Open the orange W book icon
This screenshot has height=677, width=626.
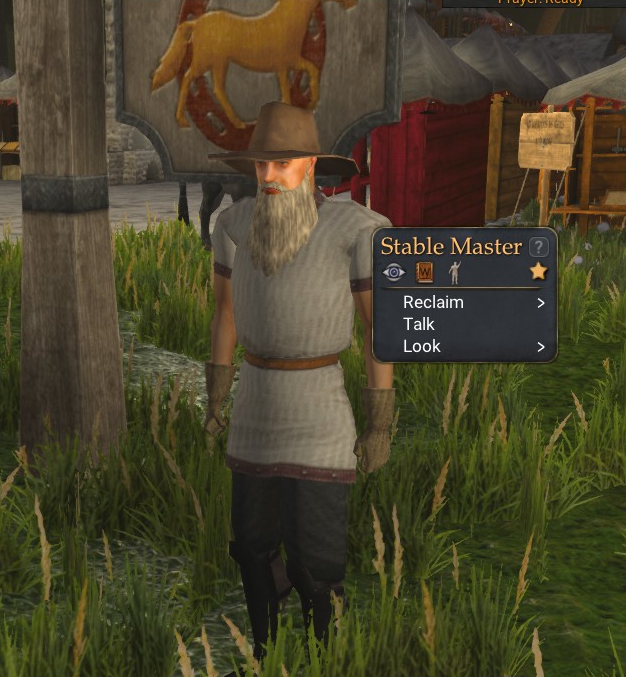coord(424,272)
